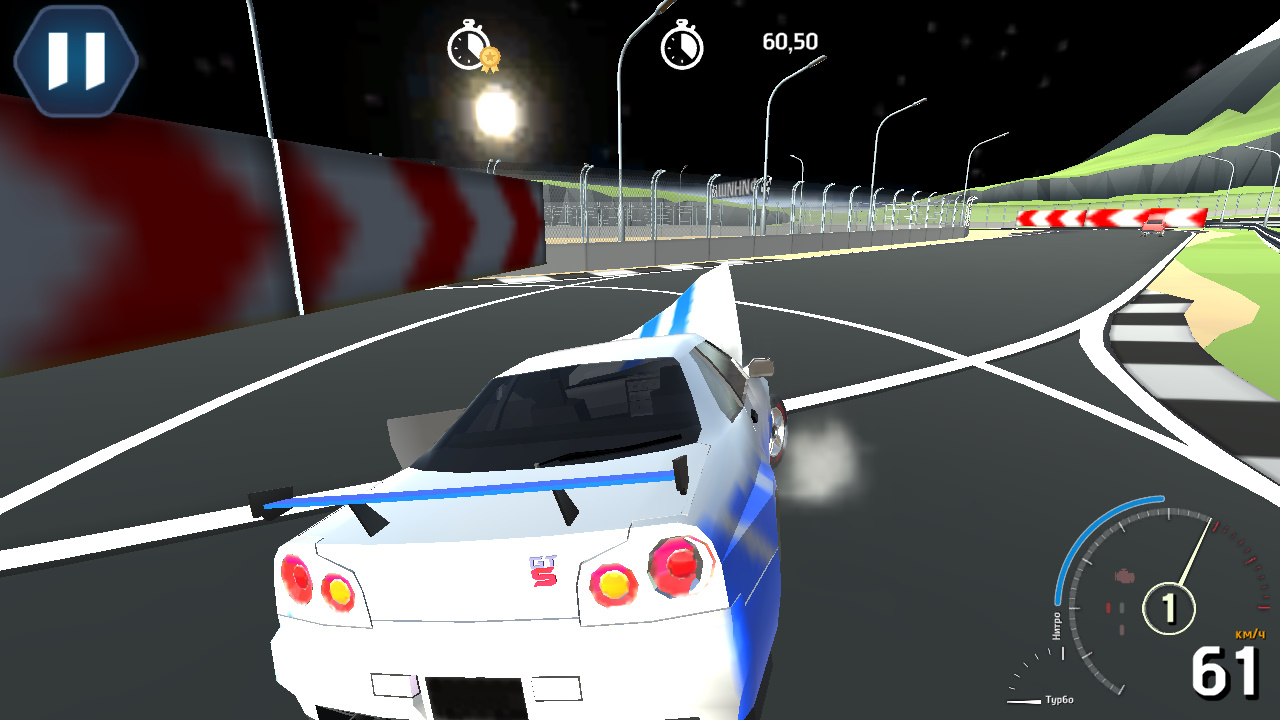Image resolution: width=1280 pixels, height=720 pixels.
Task: Click the red dashboard warning light
Action: tap(1108, 605)
